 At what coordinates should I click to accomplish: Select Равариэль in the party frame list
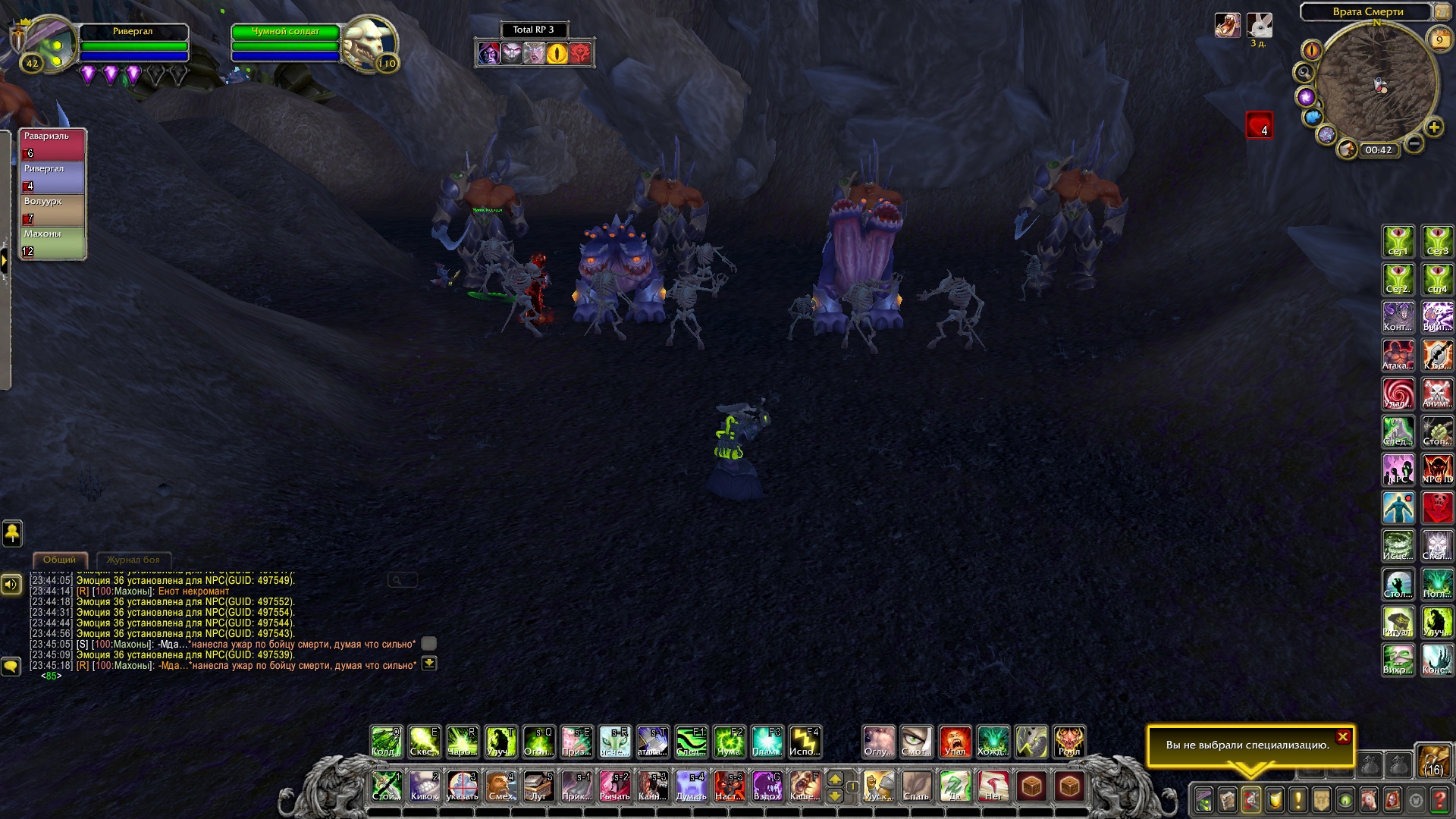[52, 144]
